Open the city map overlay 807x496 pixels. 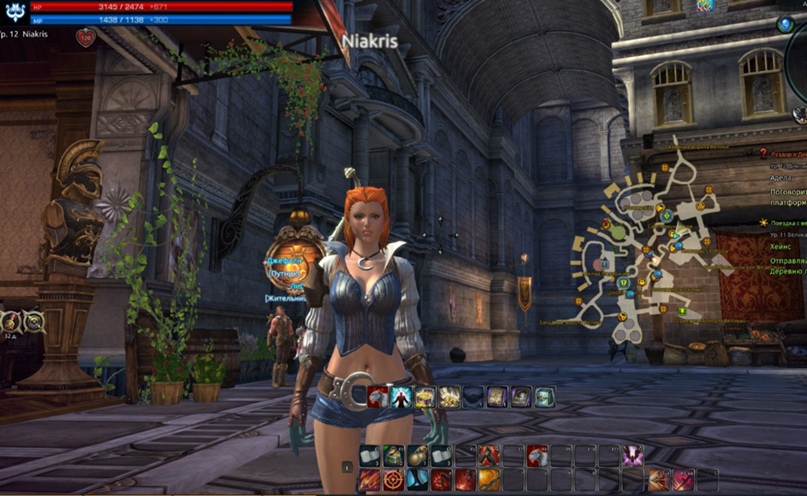point(650,250)
